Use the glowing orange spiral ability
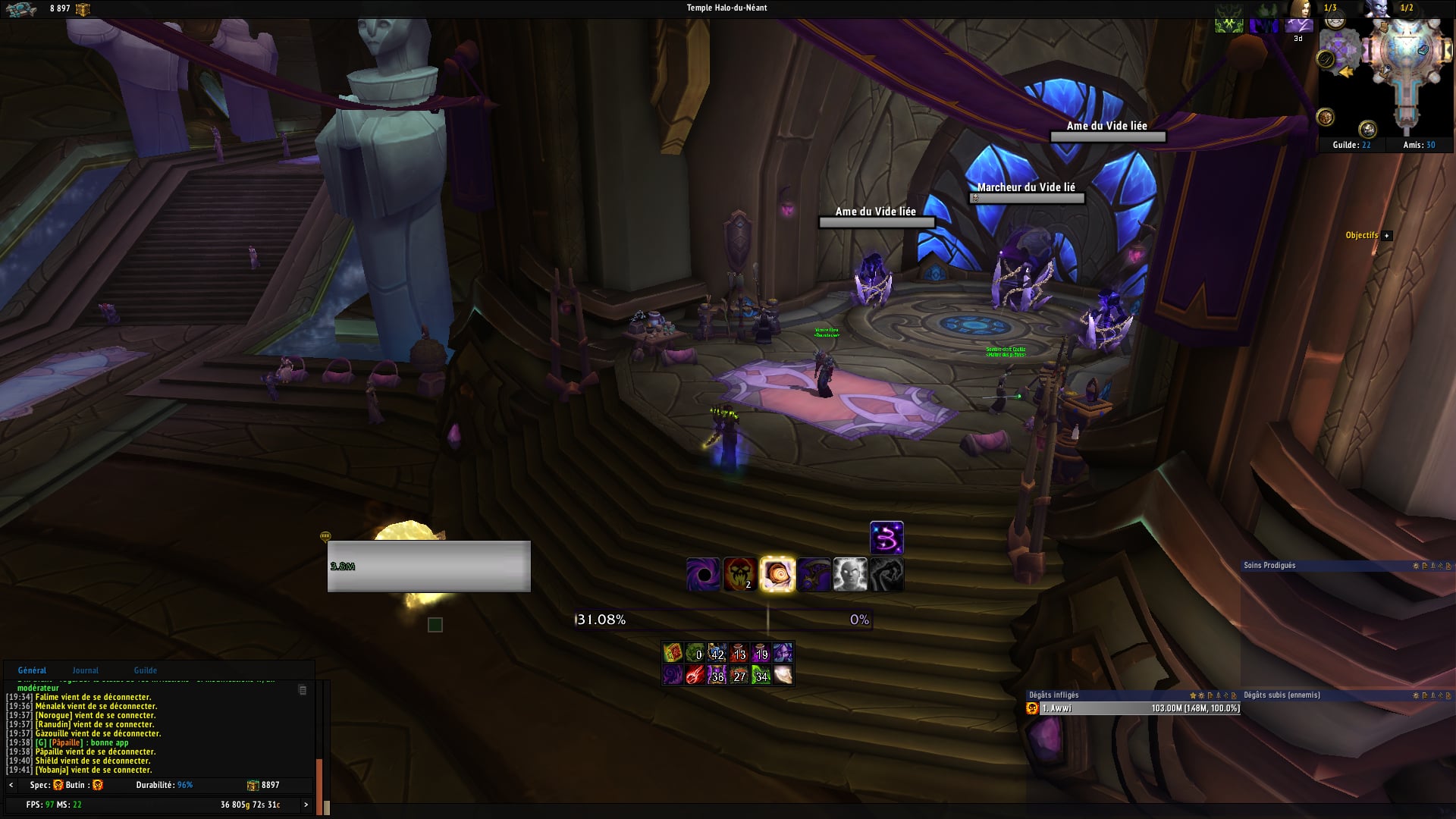The image size is (1456, 819). click(777, 574)
